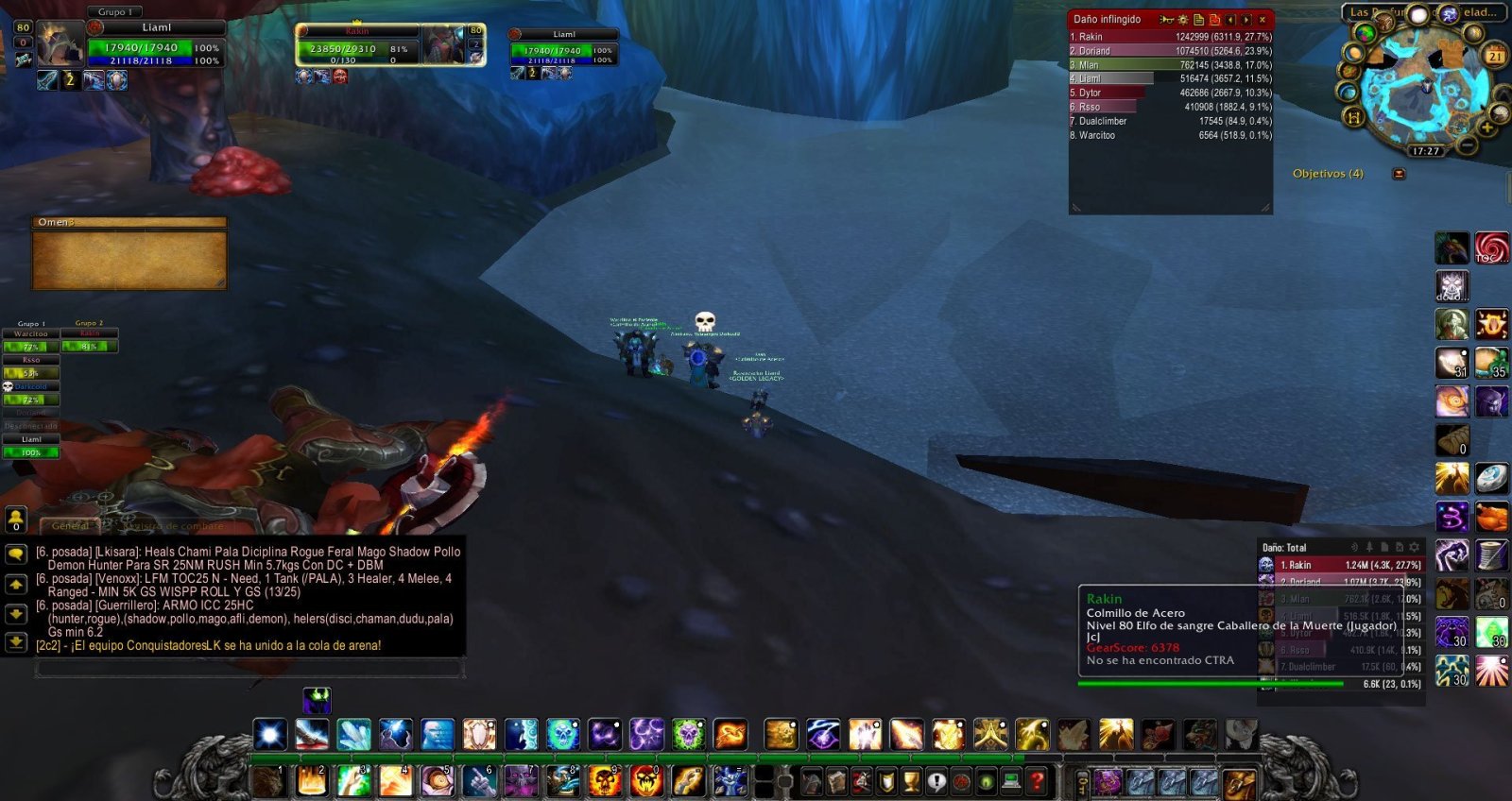This screenshot has width=1512, height=801.
Task: Click the minimap clock showing 17:27
Action: click(1427, 150)
